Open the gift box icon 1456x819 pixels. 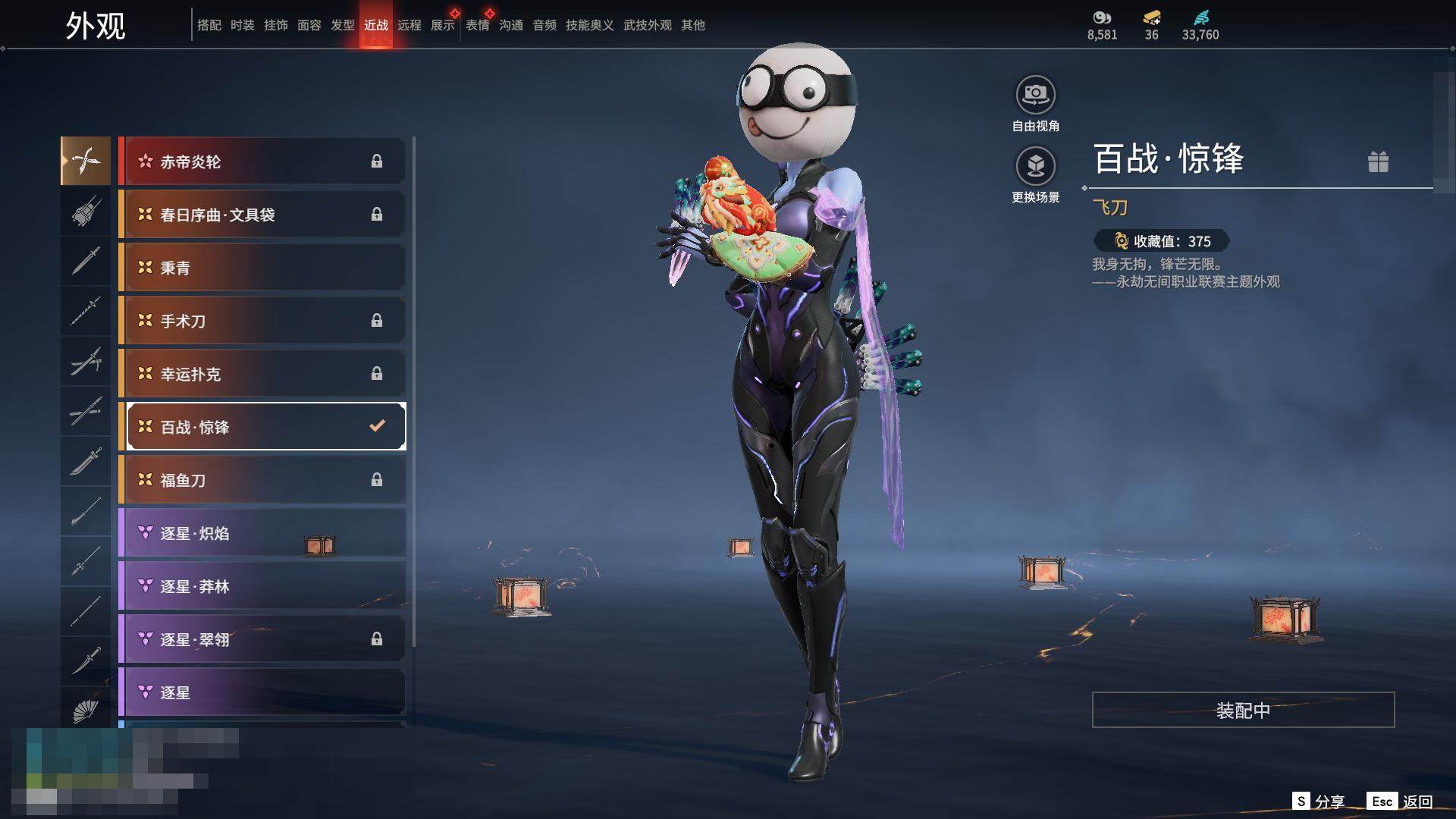[x=1378, y=162]
